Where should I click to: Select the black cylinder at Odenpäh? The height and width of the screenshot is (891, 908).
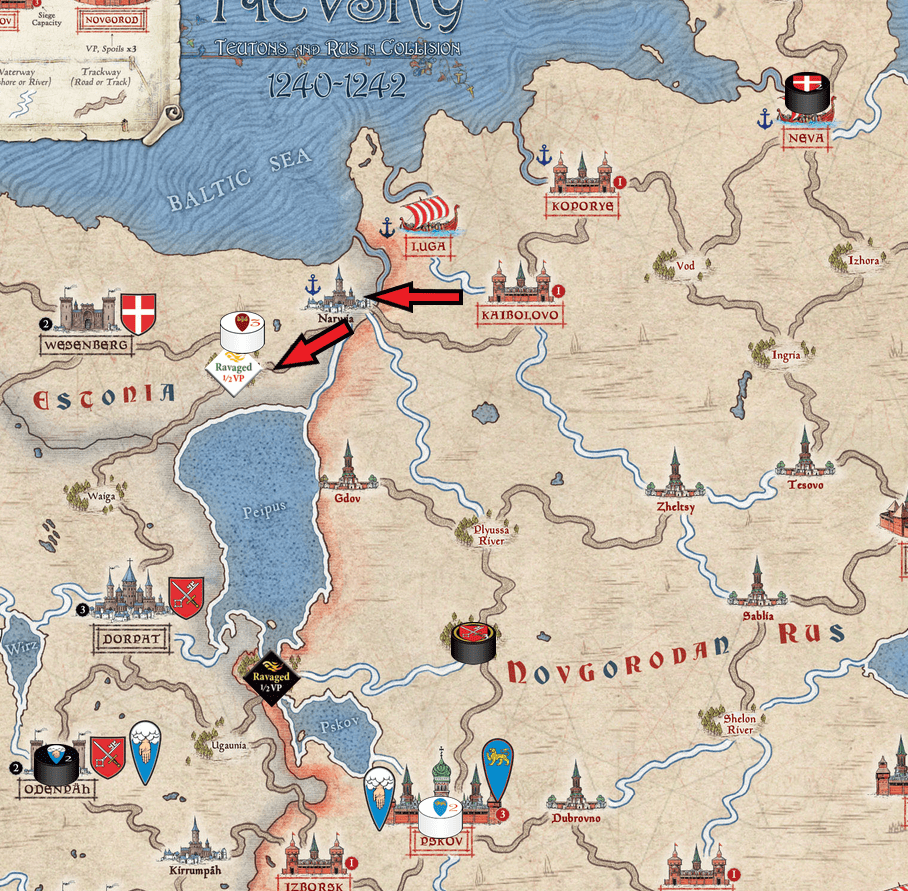(x=53, y=764)
